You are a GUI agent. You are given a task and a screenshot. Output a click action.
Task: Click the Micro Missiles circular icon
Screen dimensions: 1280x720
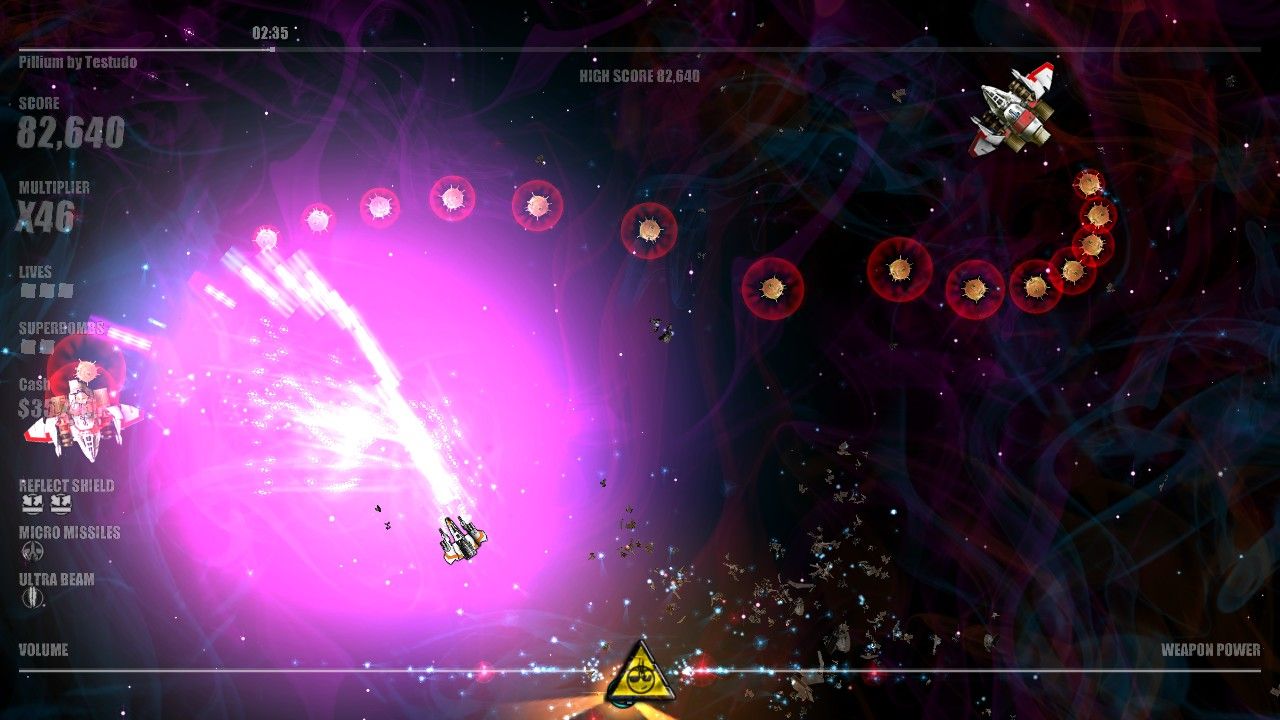(x=31, y=549)
